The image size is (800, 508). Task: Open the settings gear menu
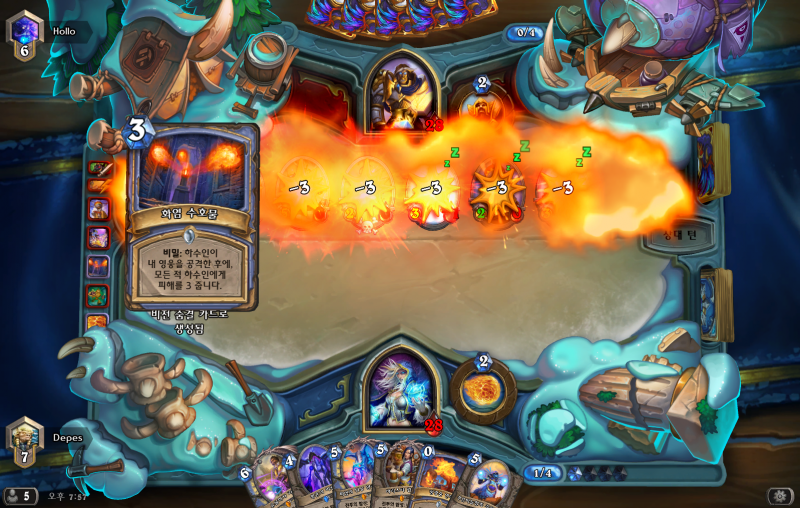(x=780, y=496)
